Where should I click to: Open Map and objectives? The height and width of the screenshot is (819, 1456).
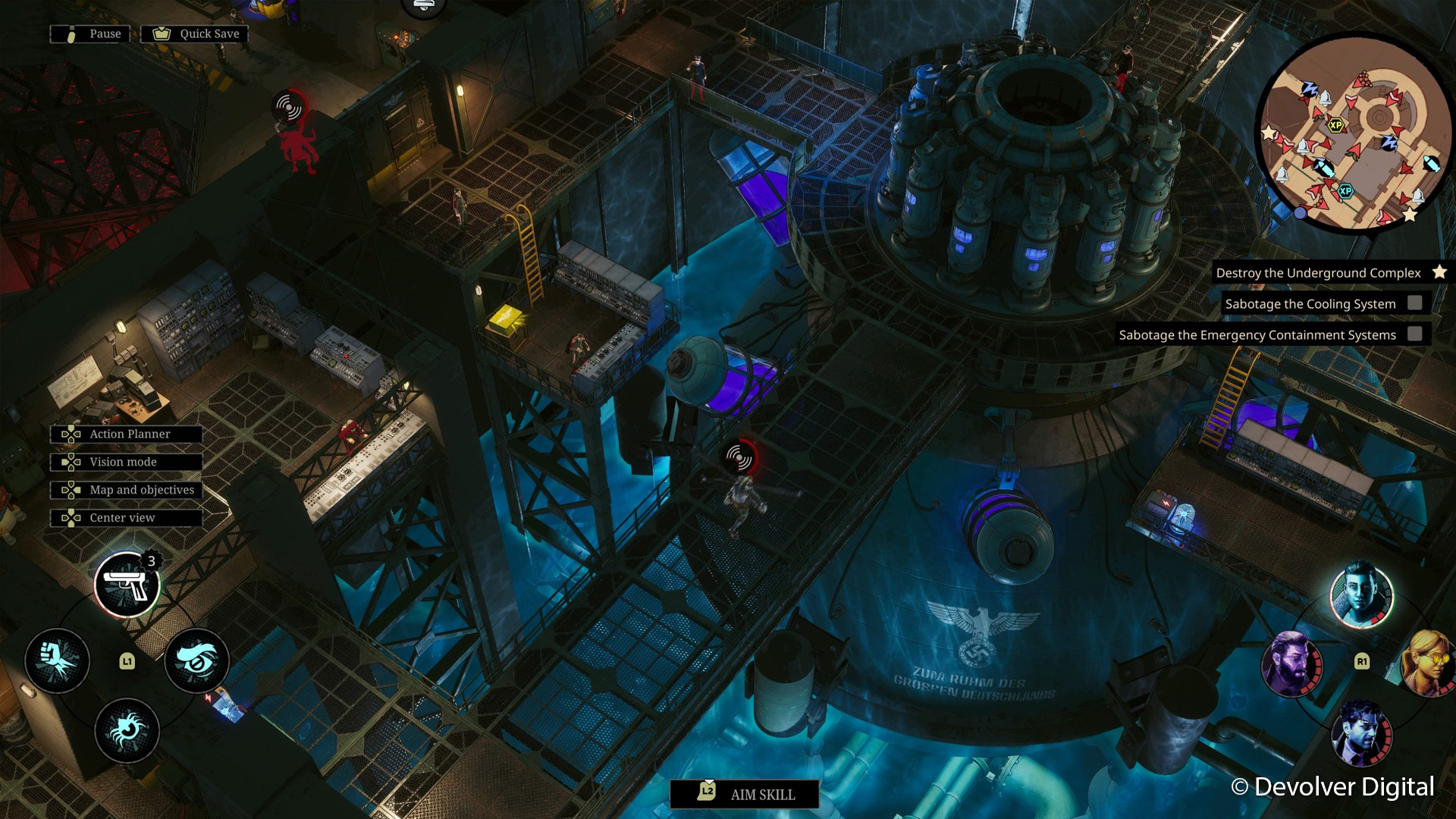click(x=127, y=490)
